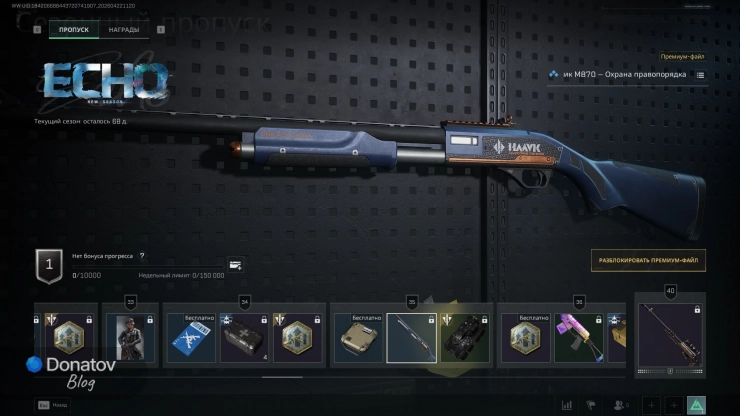Open the НАГРАДЫ tab
Screen dimensions: 740x416
125,30
